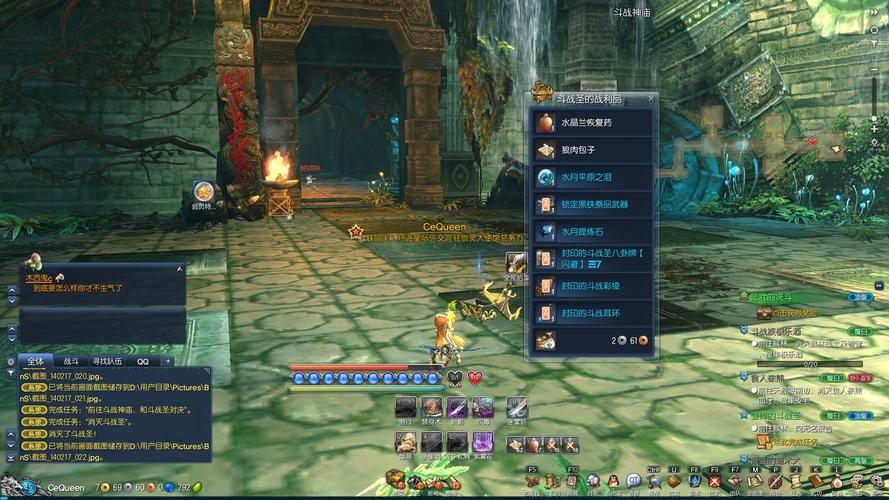Switch to the 全体 chat tab
This screenshot has width=889, height=500.
[35, 361]
